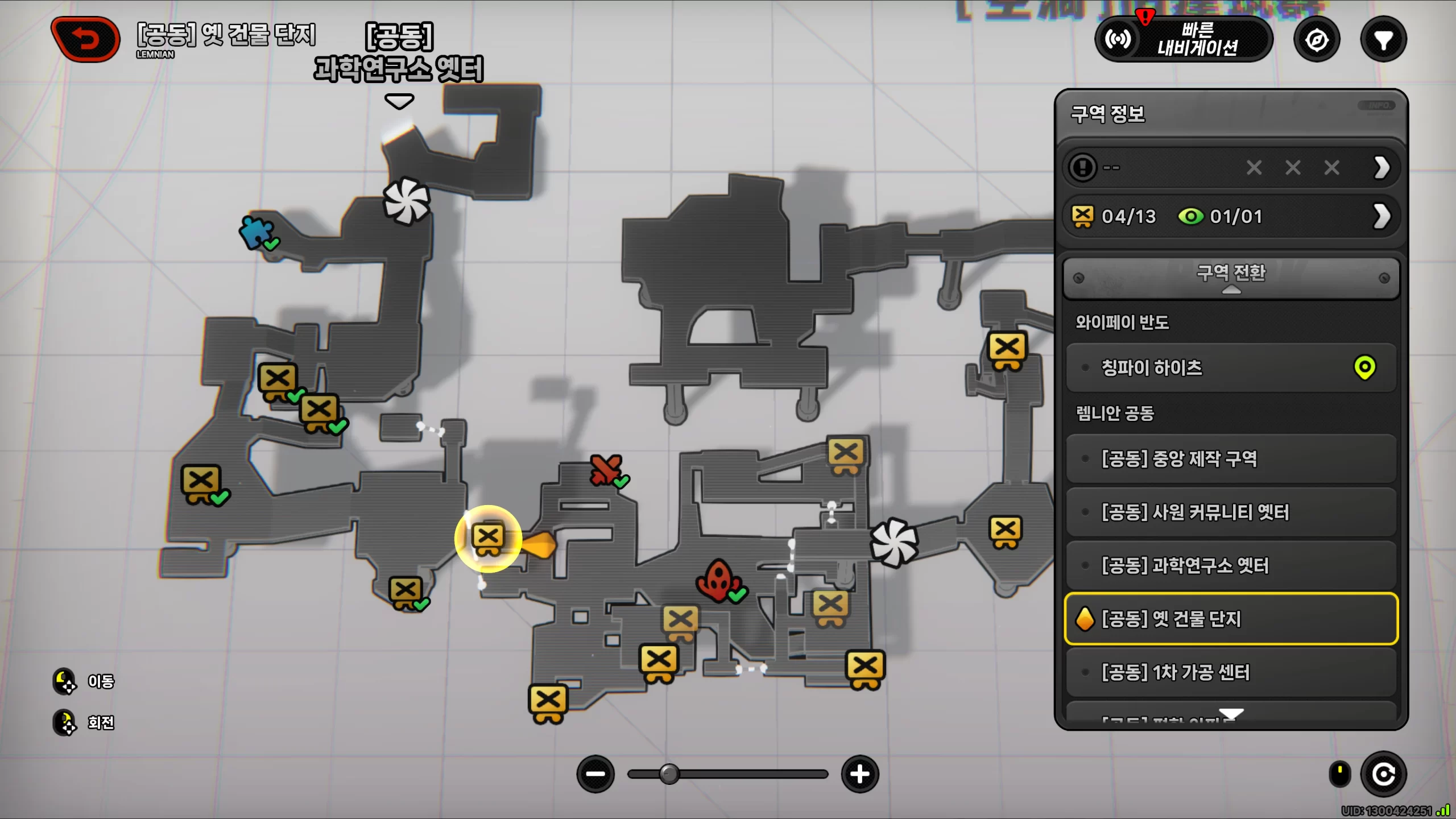The width and height of the screenshot is (1456, 819).
Task: Select the blue puzzle piece map marker
Action: point(255,232)
